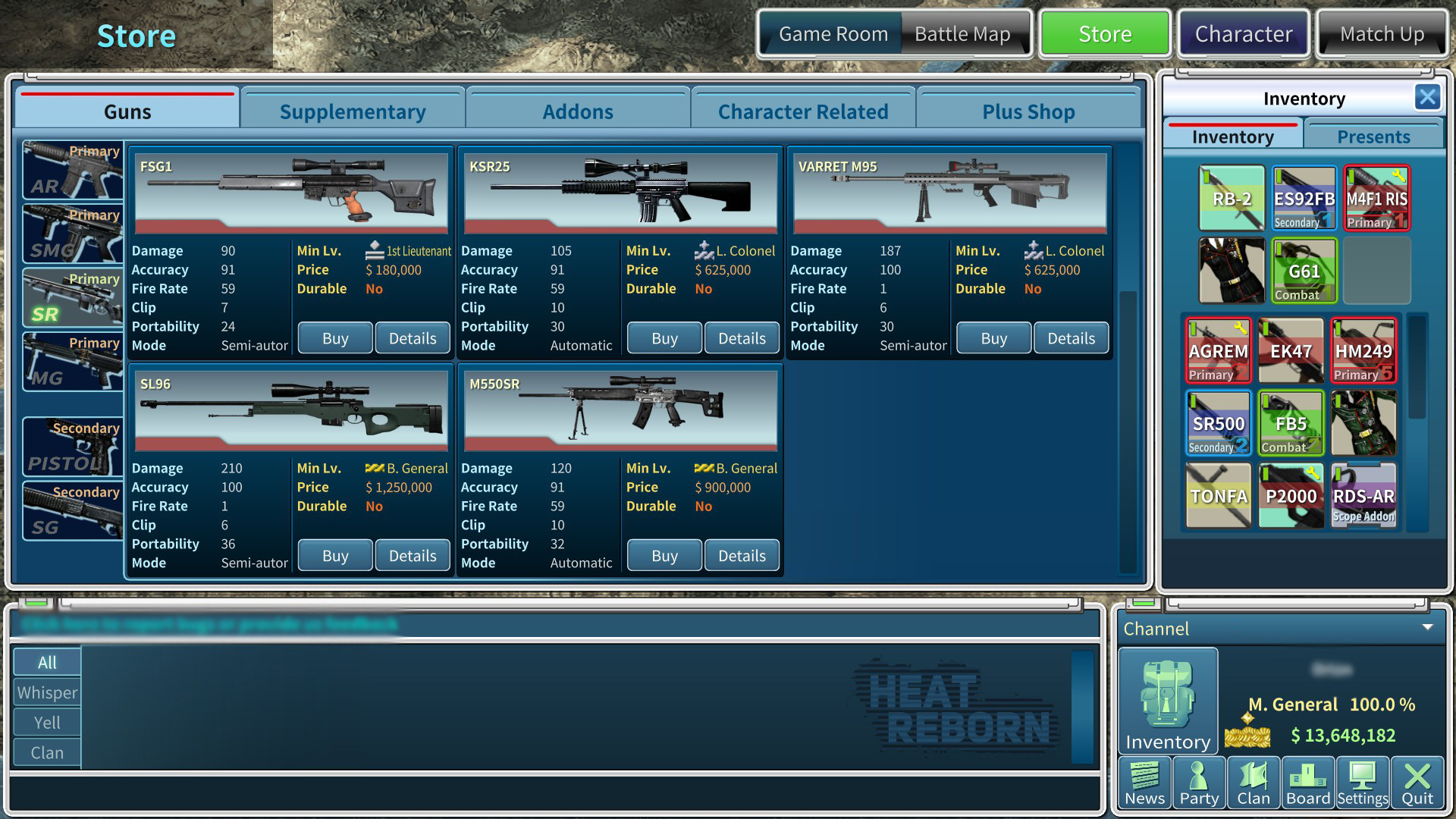
Task: Click the Quit icon
Action: [x=1417, y=781]
